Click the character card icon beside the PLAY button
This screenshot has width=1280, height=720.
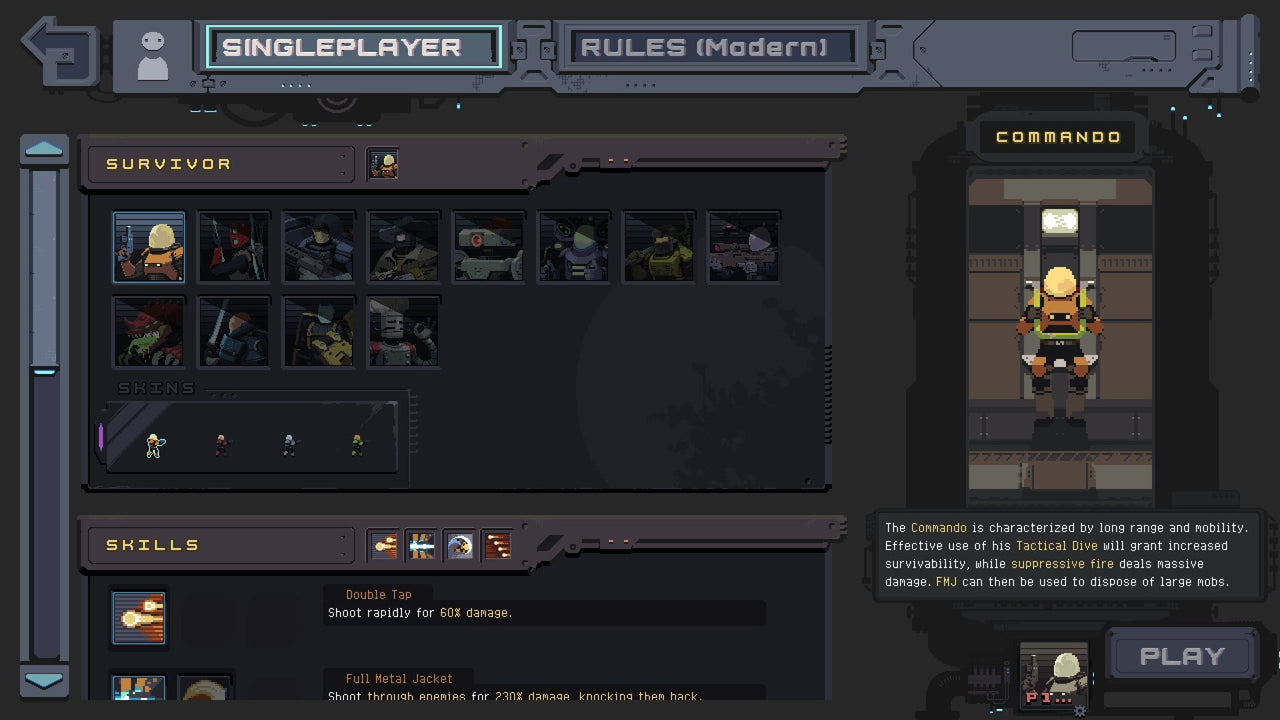pyautogui.click(x=1055, y=672)
